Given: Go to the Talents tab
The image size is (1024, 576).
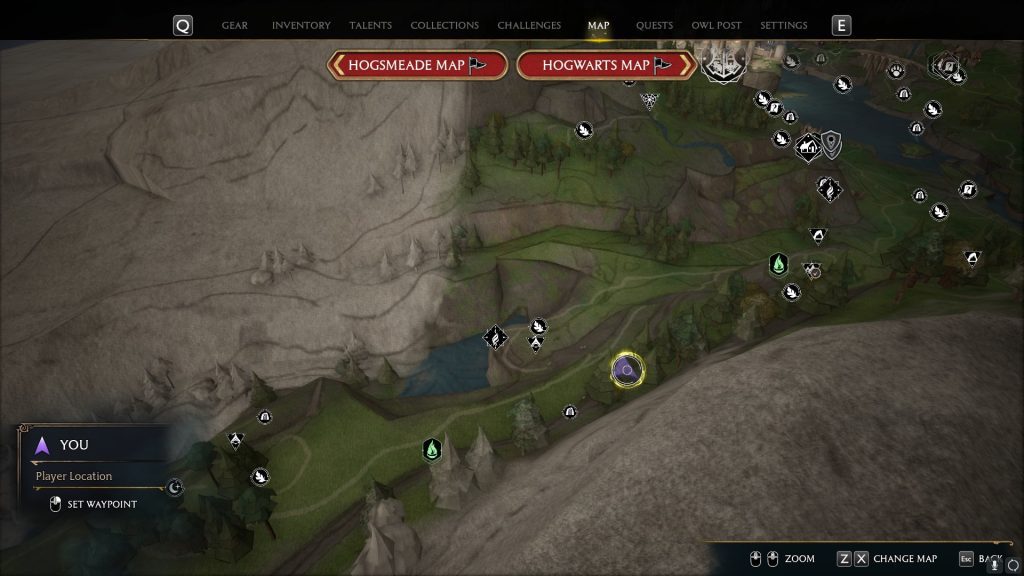Looking at the screenshot, I should point(370,25).
